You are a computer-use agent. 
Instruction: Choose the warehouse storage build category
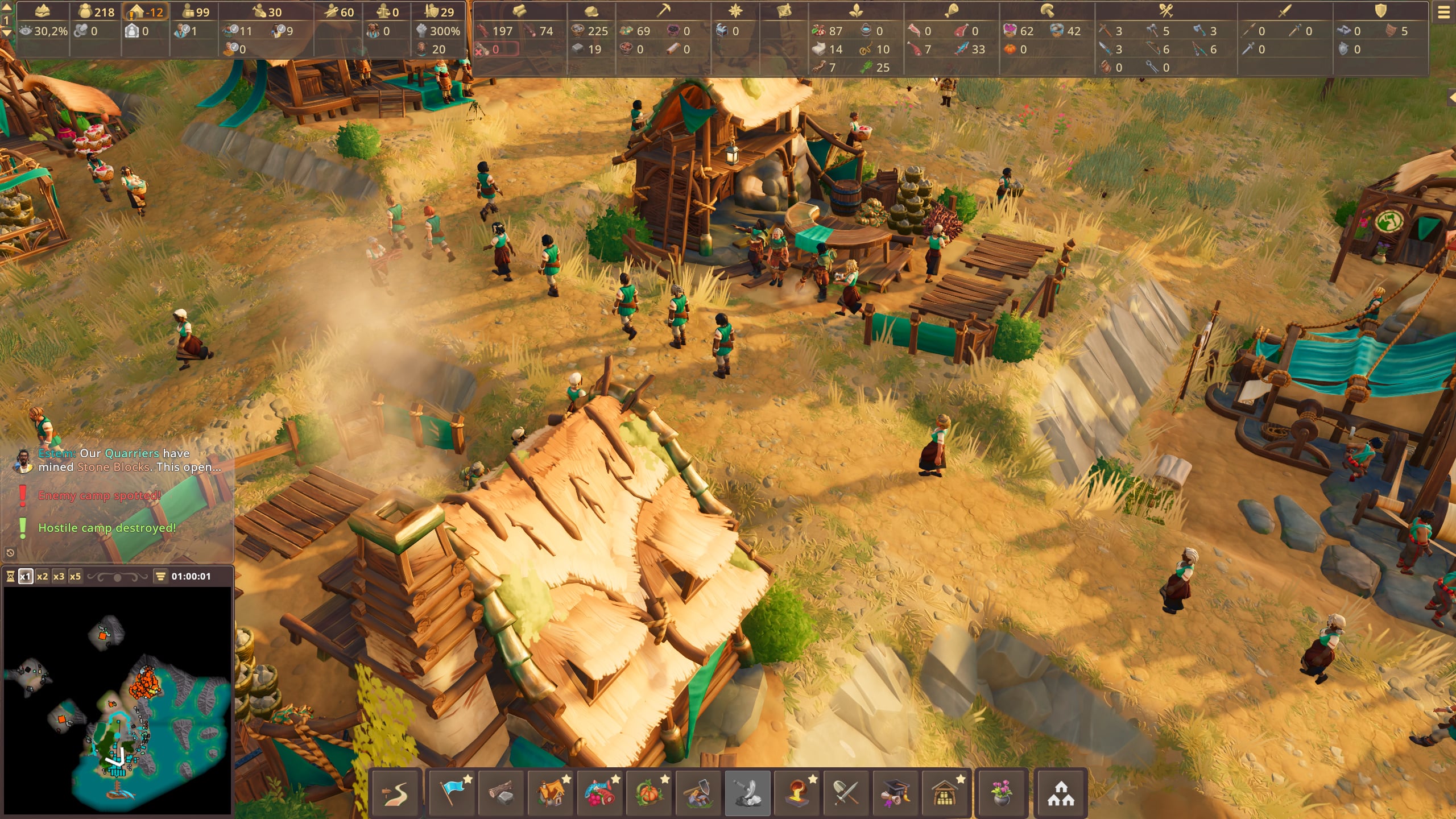tap(944, 793)
